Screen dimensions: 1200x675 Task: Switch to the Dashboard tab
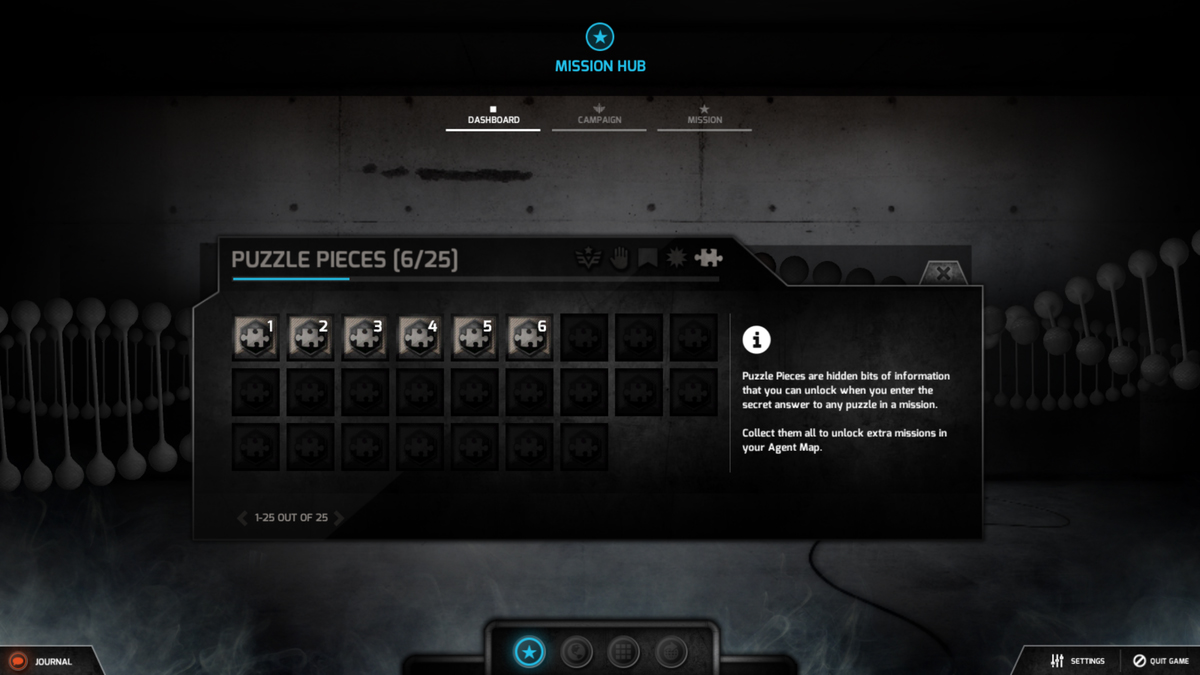tap(493, 116)
